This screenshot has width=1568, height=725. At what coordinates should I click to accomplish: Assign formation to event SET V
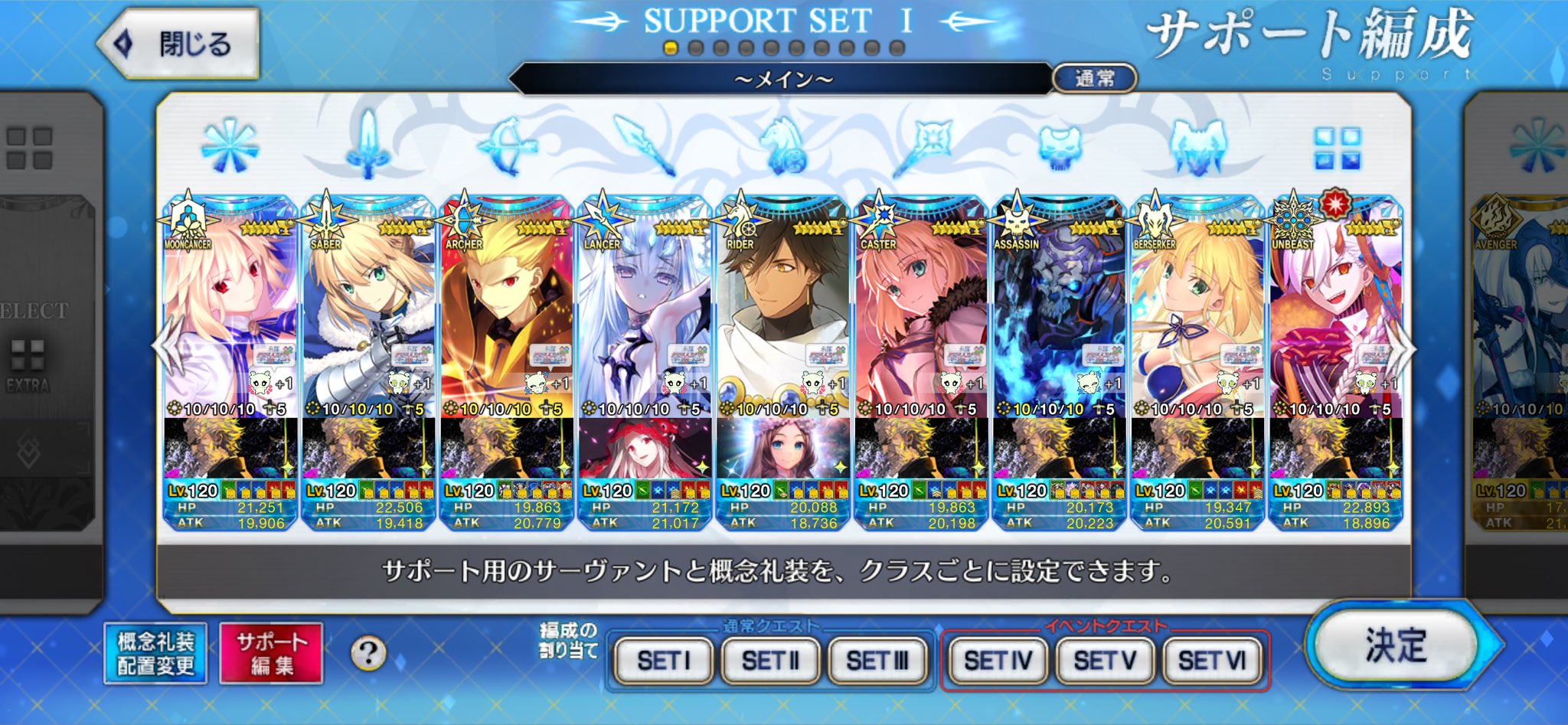click(x=1105, y=660)
